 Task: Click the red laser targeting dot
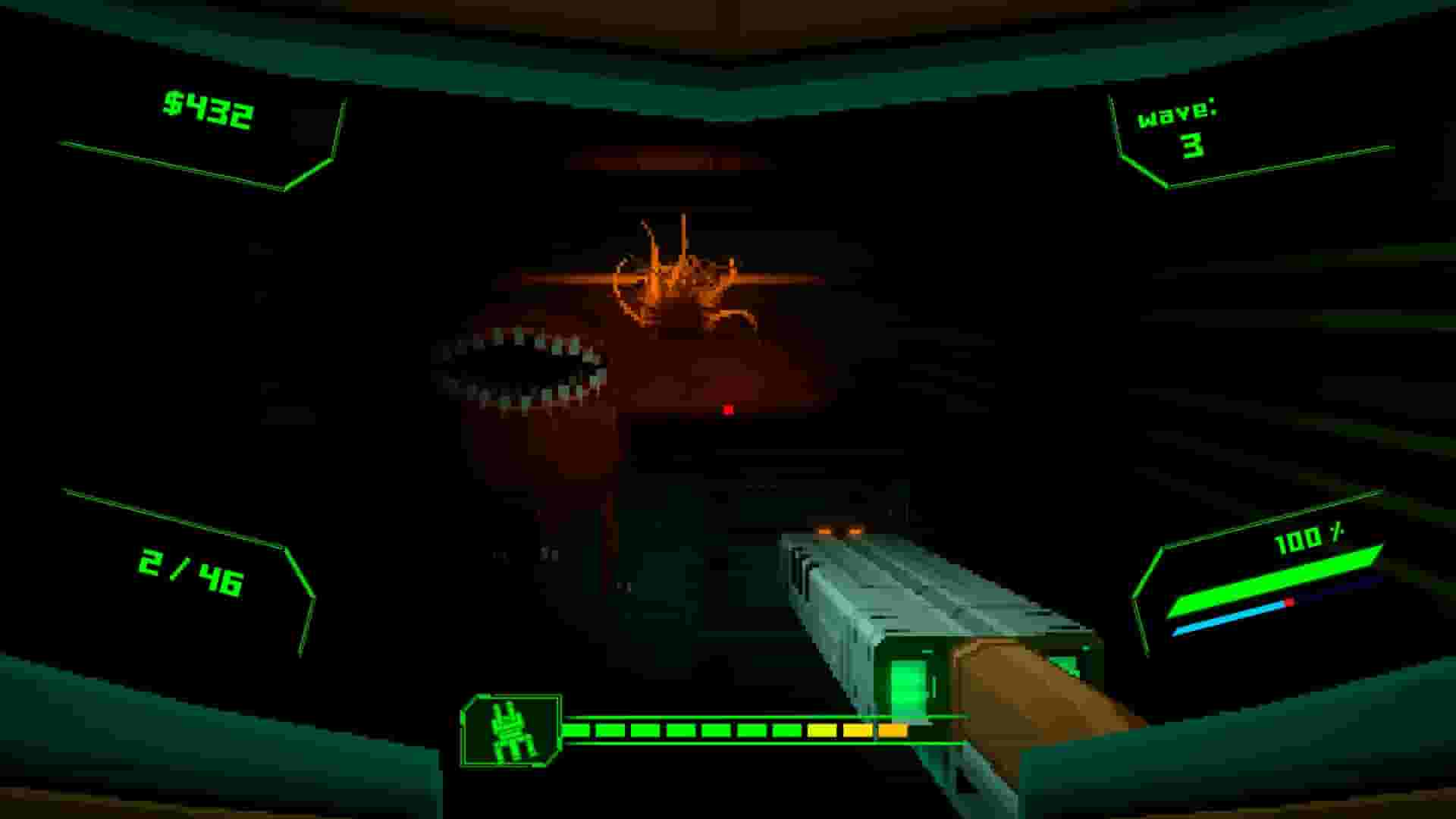pyautogui.click(x=727, y=410)
